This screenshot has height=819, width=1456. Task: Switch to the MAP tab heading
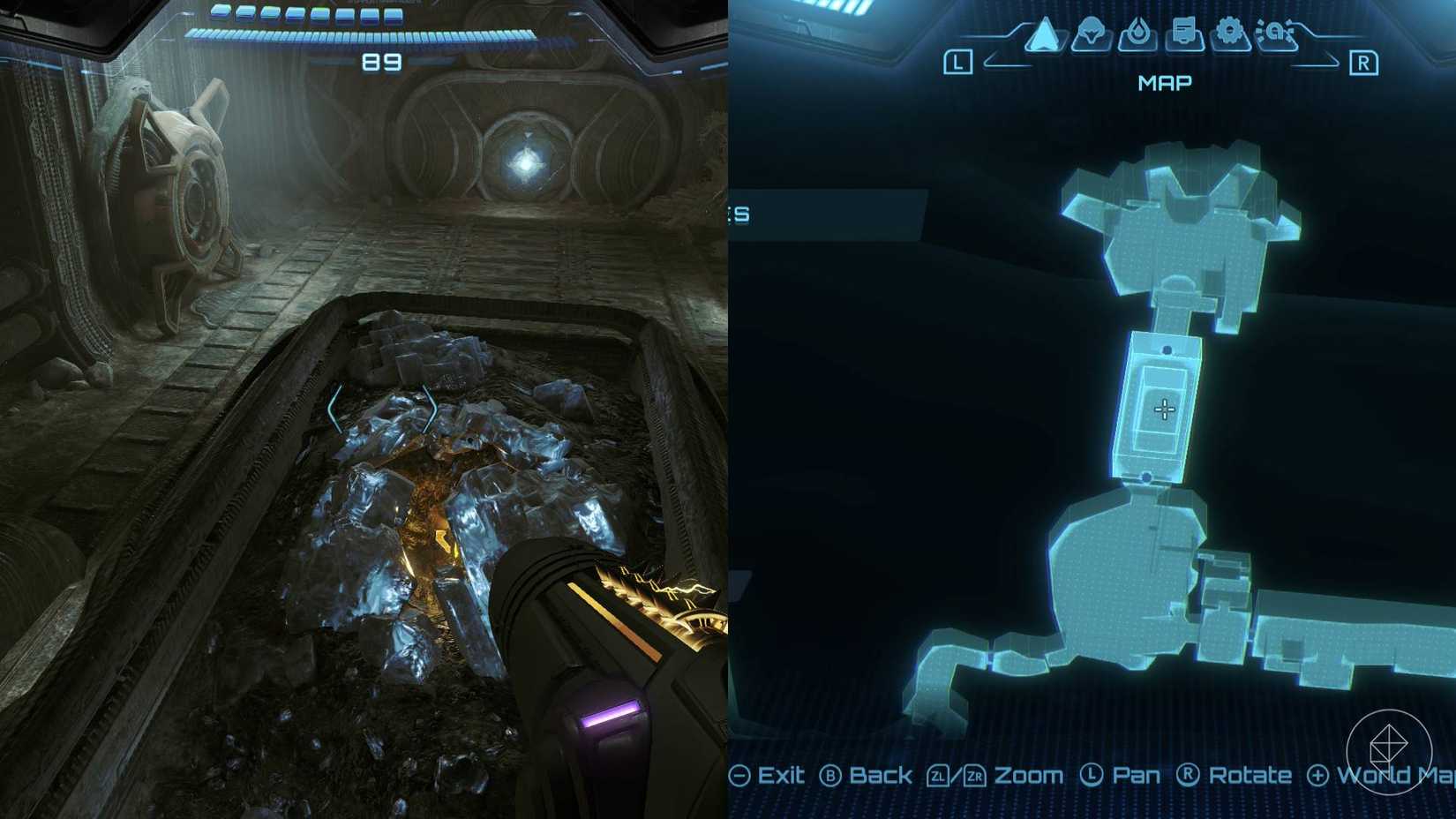1164,83
